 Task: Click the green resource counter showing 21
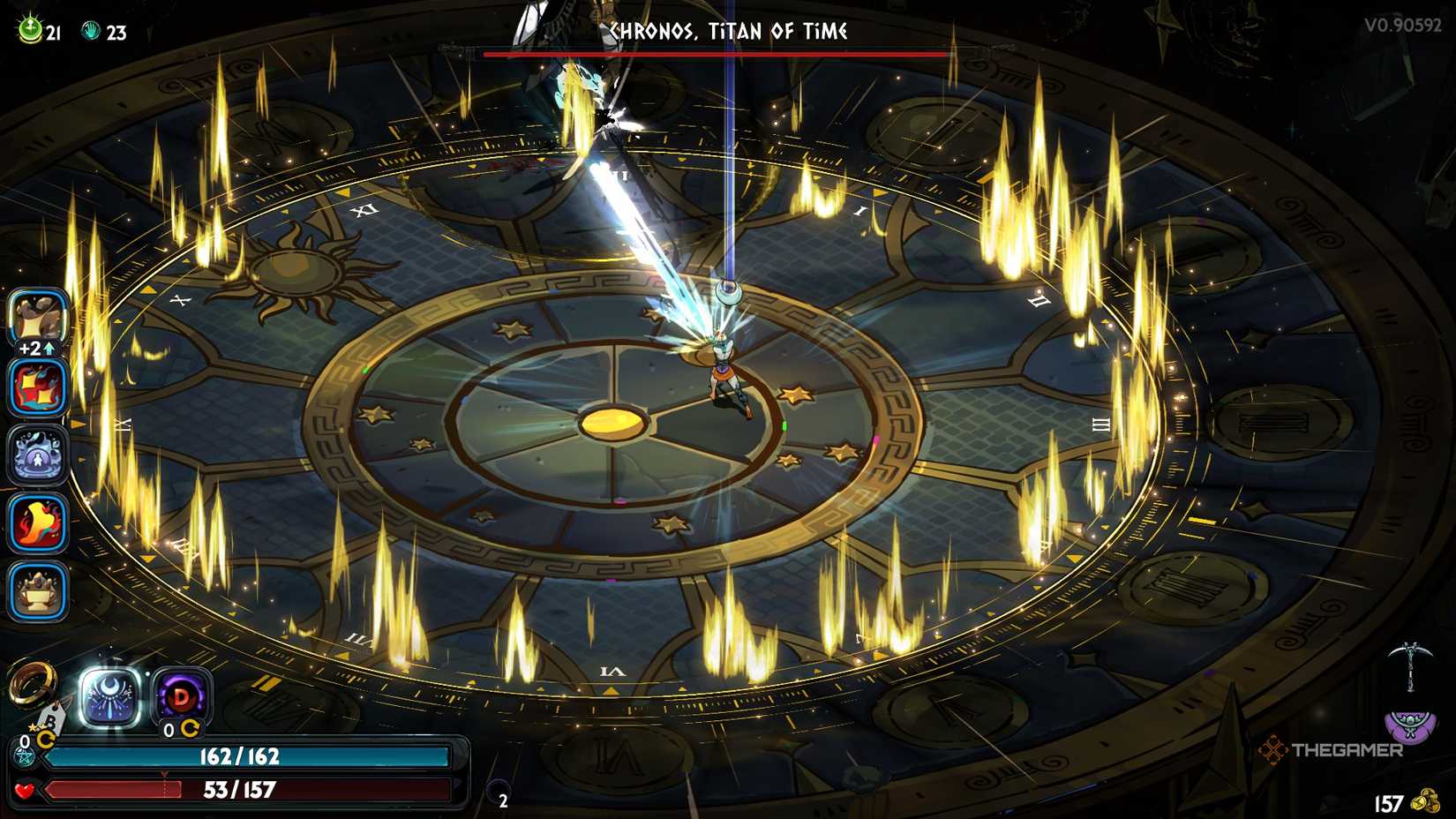27,27
